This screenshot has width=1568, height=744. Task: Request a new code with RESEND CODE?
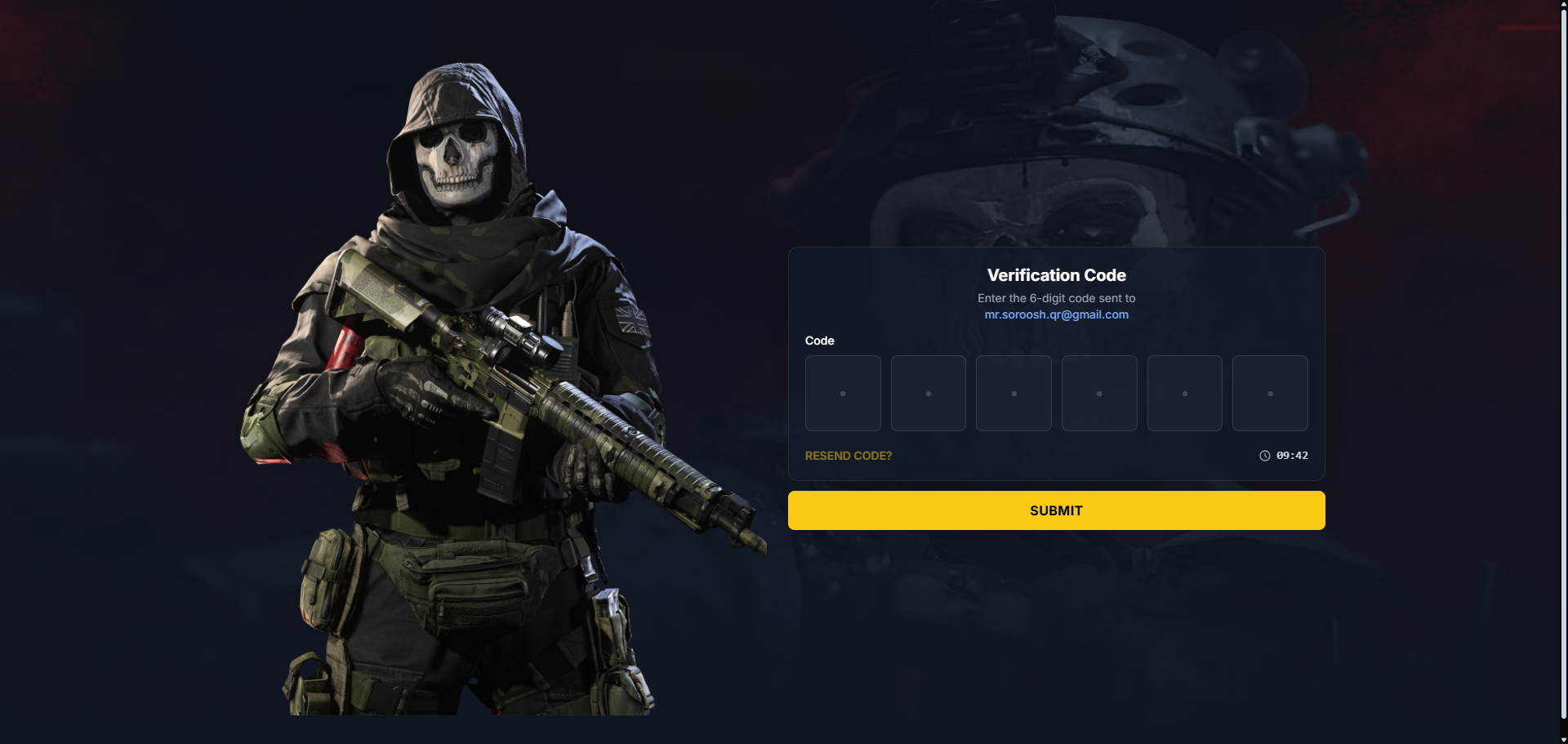[x=848, y=456]
